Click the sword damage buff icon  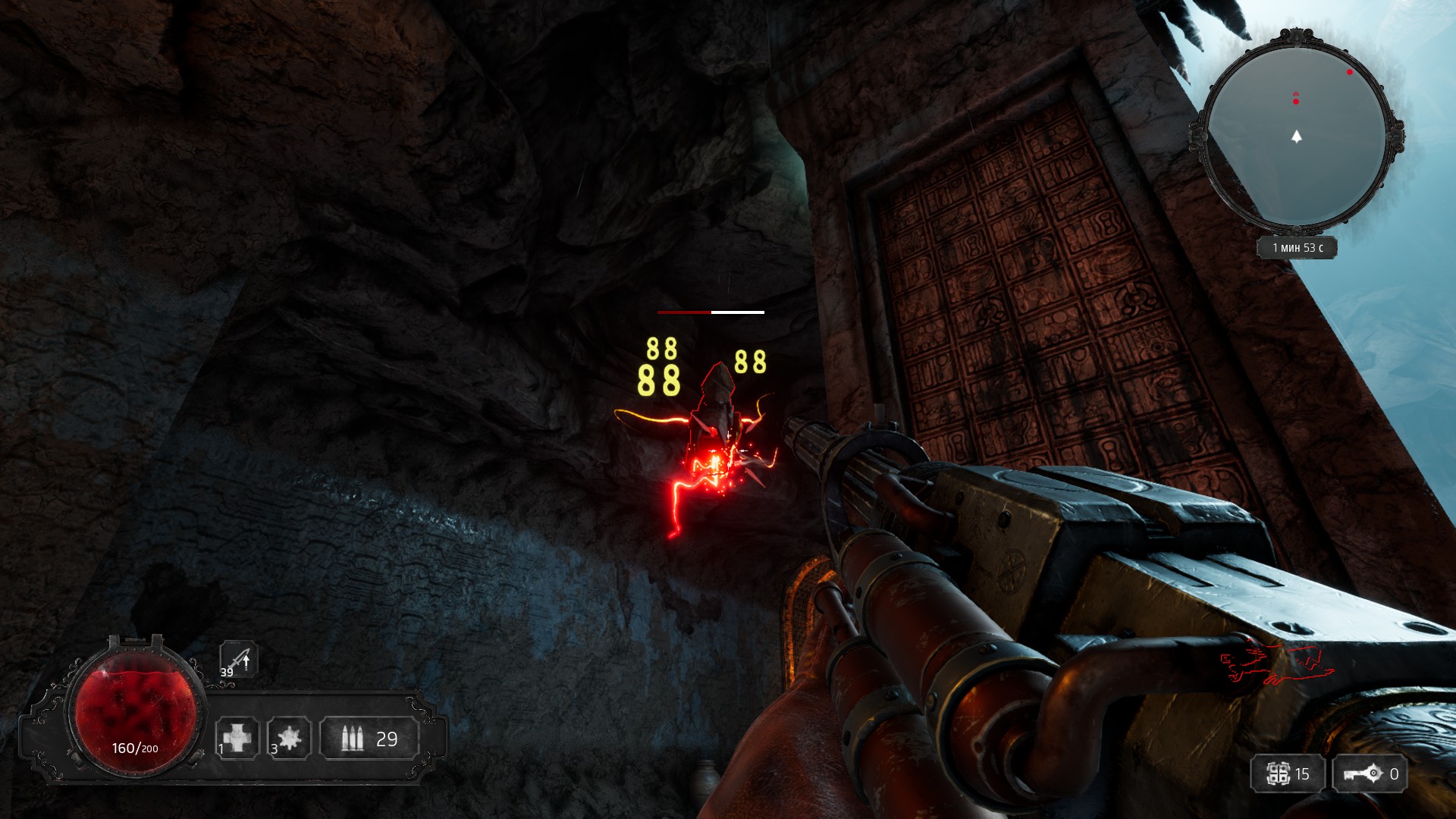click(239, 658)
